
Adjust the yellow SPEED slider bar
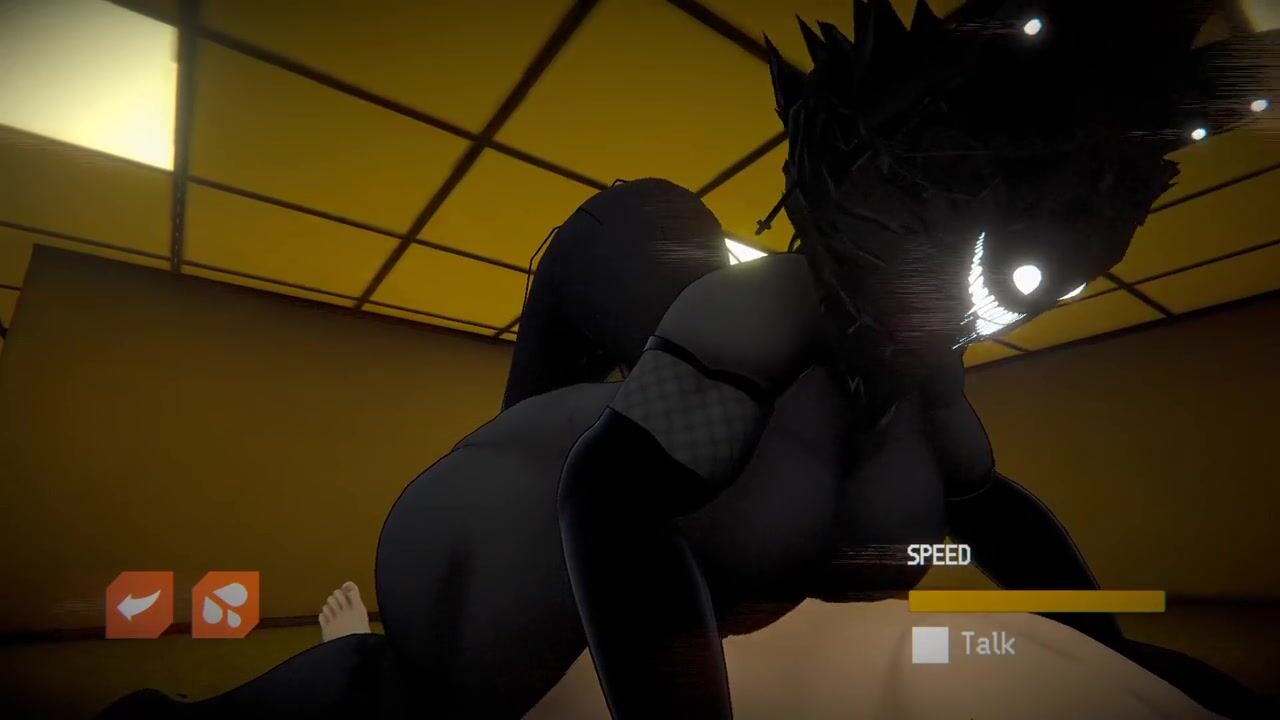click(x=1036, y=601)
